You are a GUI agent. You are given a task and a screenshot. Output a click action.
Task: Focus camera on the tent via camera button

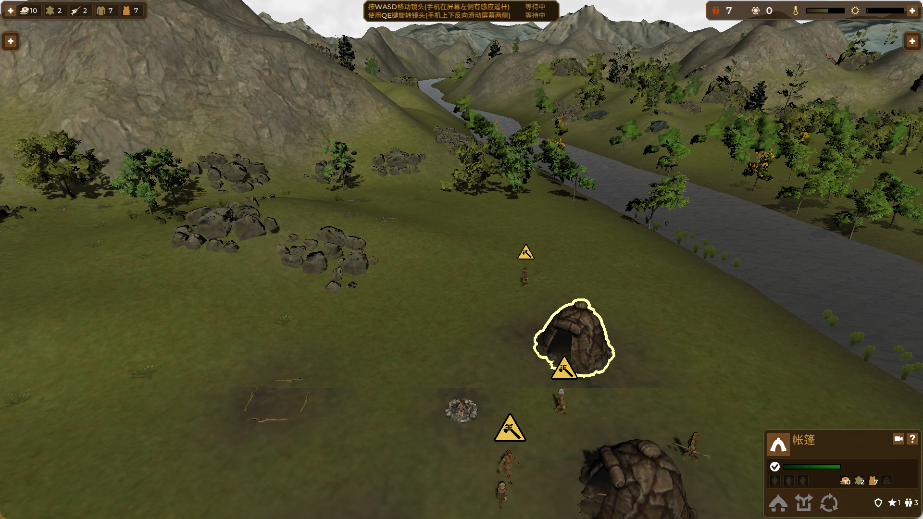[x=897, y=439]
